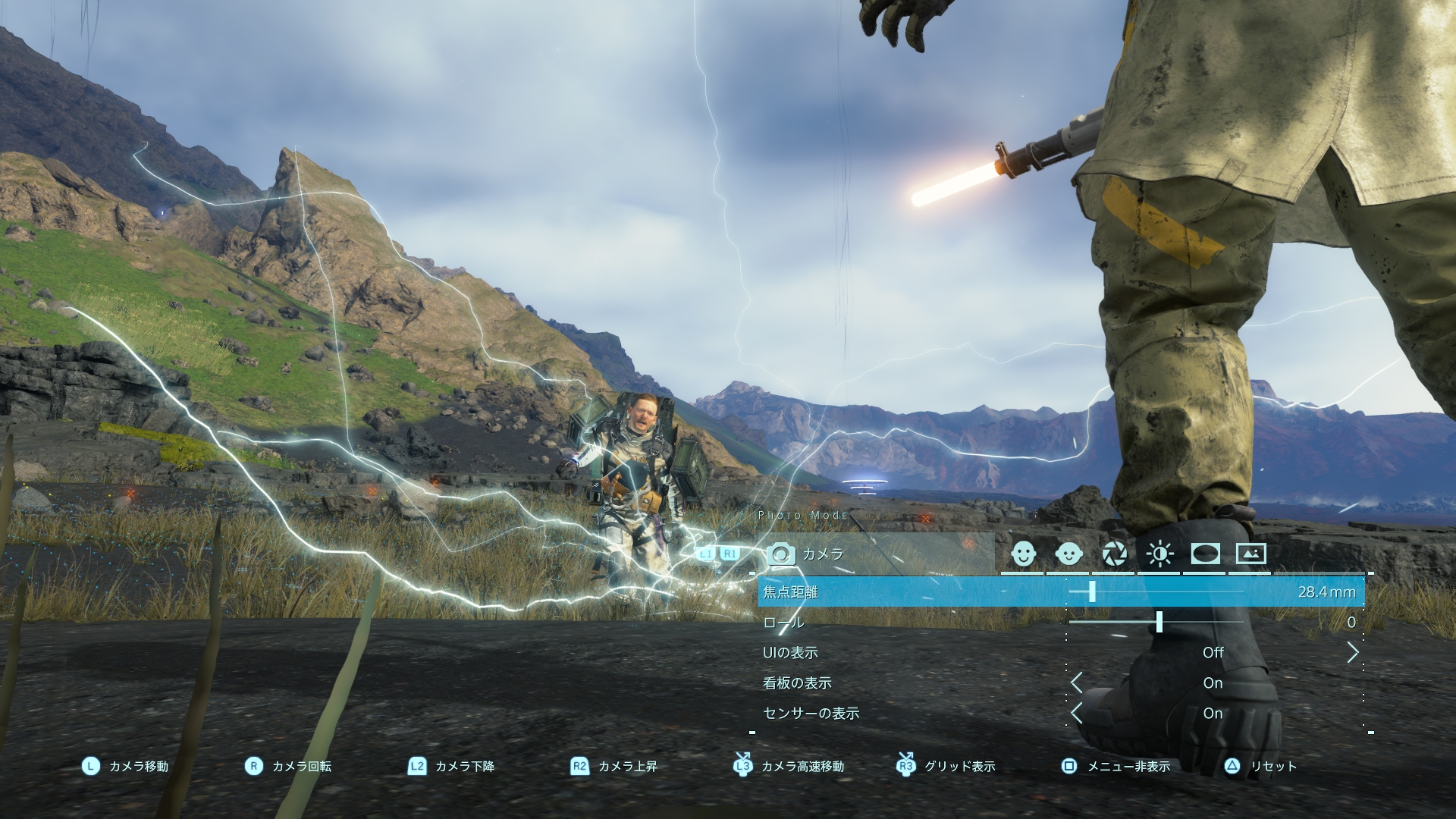Open the baby face tab
Screen dimensions: 1456x819
click(1068, 554)
